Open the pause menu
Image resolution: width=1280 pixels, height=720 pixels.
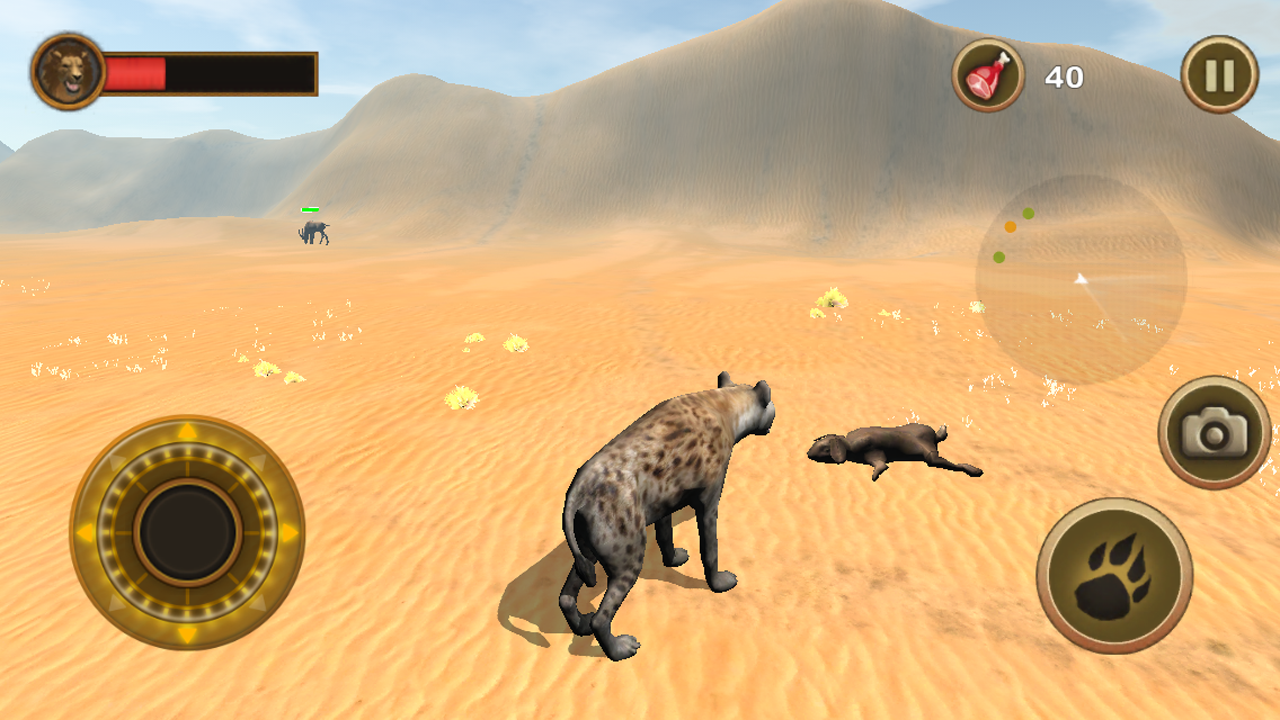(1218, 72)
